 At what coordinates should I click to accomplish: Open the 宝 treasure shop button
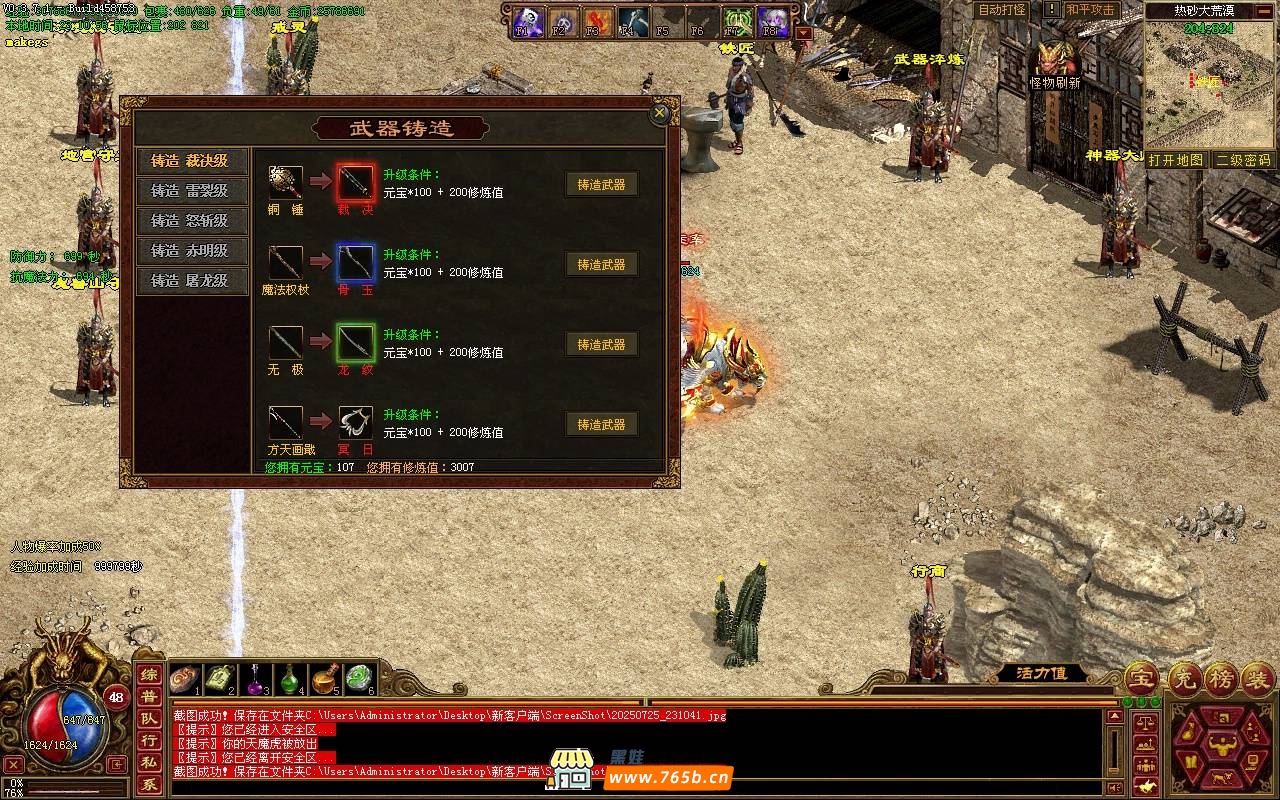1141,679
